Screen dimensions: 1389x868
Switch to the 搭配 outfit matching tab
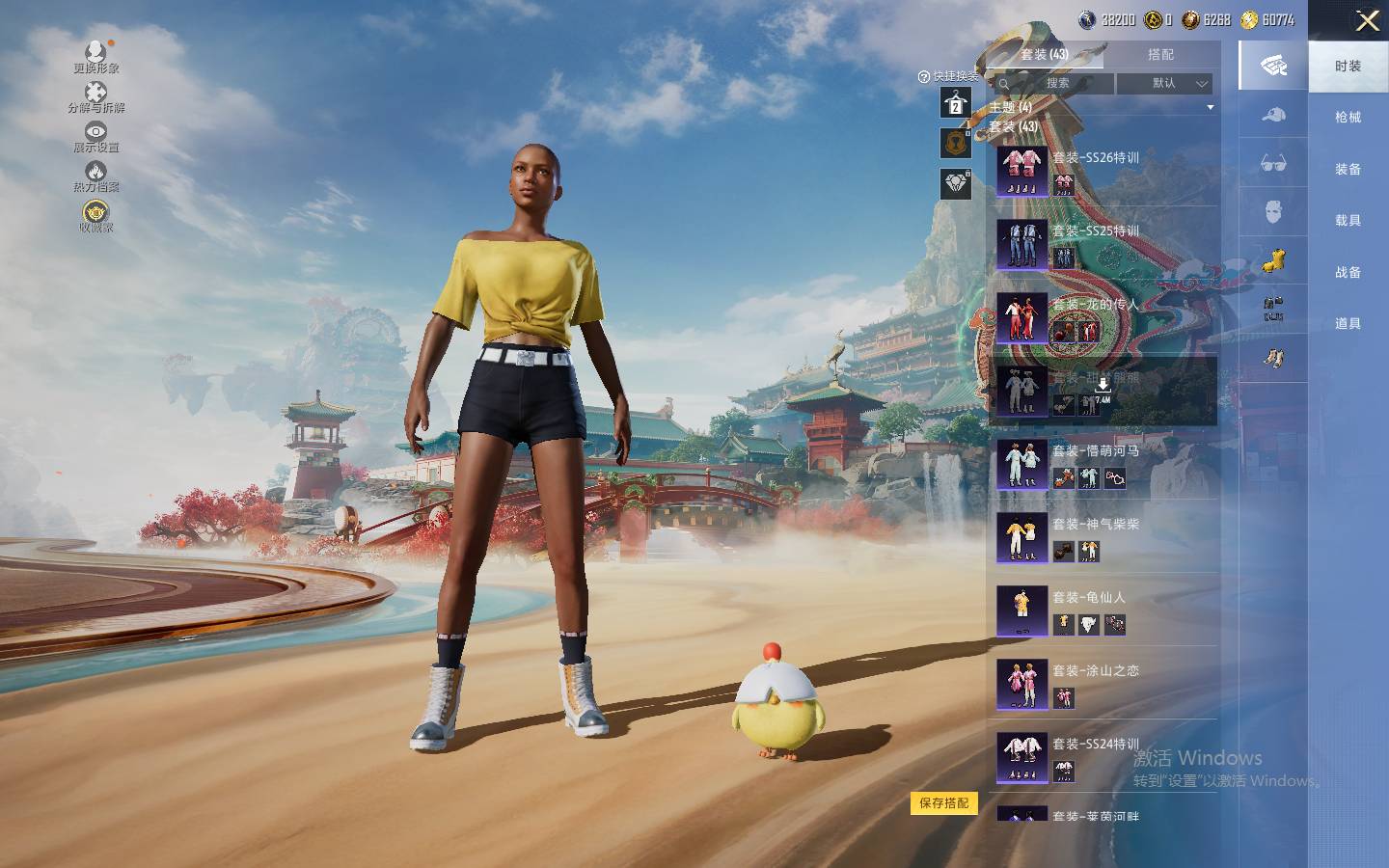(1160, 55)
